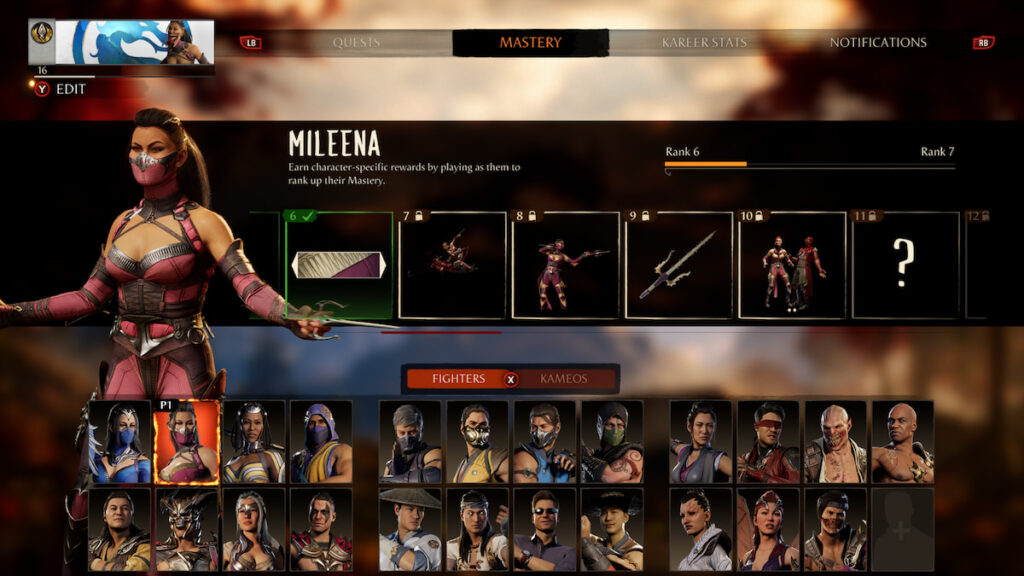Image resolution: width=1024 pixels, height=576 pixels.
Task: Select Mileena's highlighted P1 portrait
Action: 186,442
